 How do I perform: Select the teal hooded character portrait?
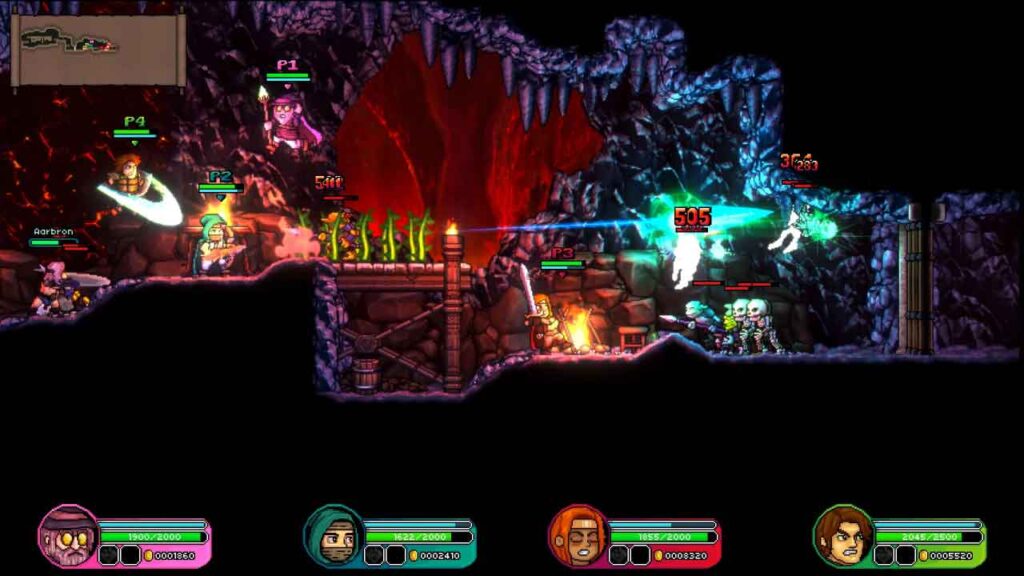[x=333, y=536]
